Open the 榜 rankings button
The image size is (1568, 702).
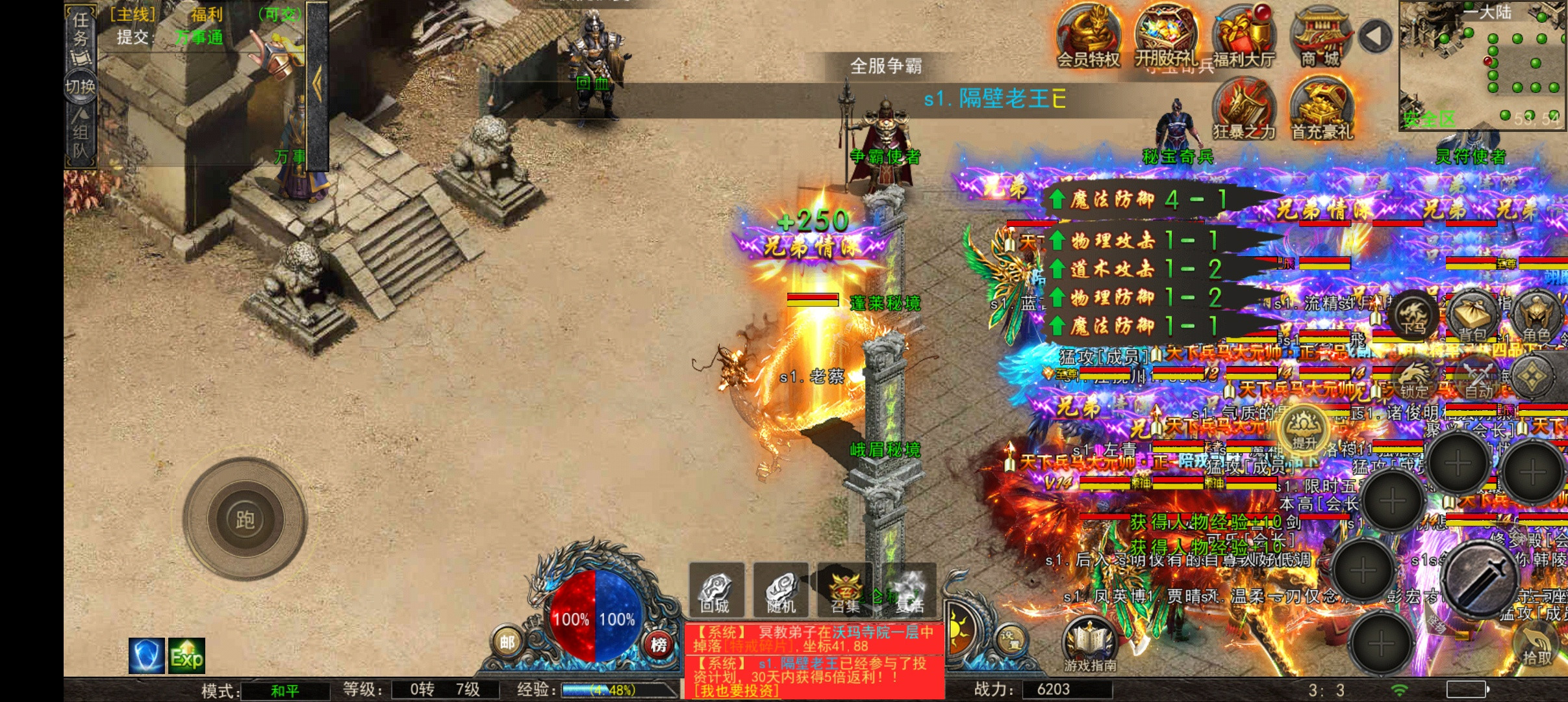pyautogui.click(x=659, y=644)
